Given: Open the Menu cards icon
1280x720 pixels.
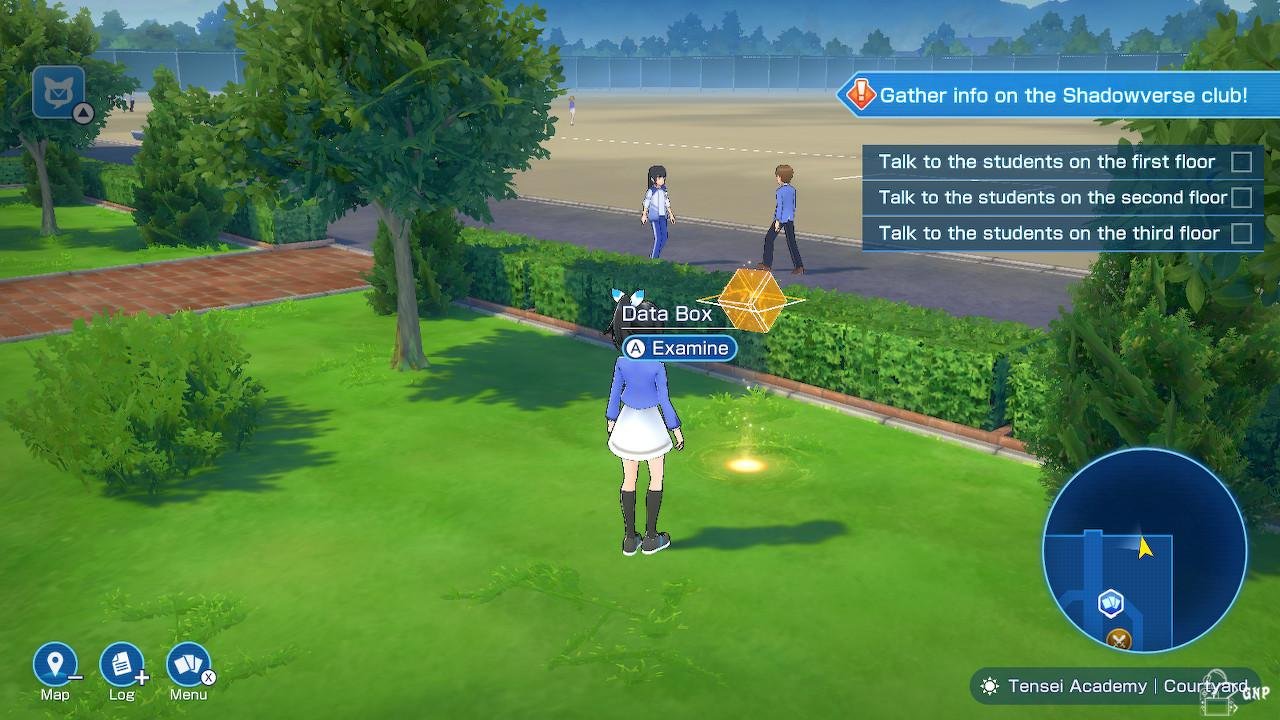Looking at the screenshot, I should (x=188, y=665).
